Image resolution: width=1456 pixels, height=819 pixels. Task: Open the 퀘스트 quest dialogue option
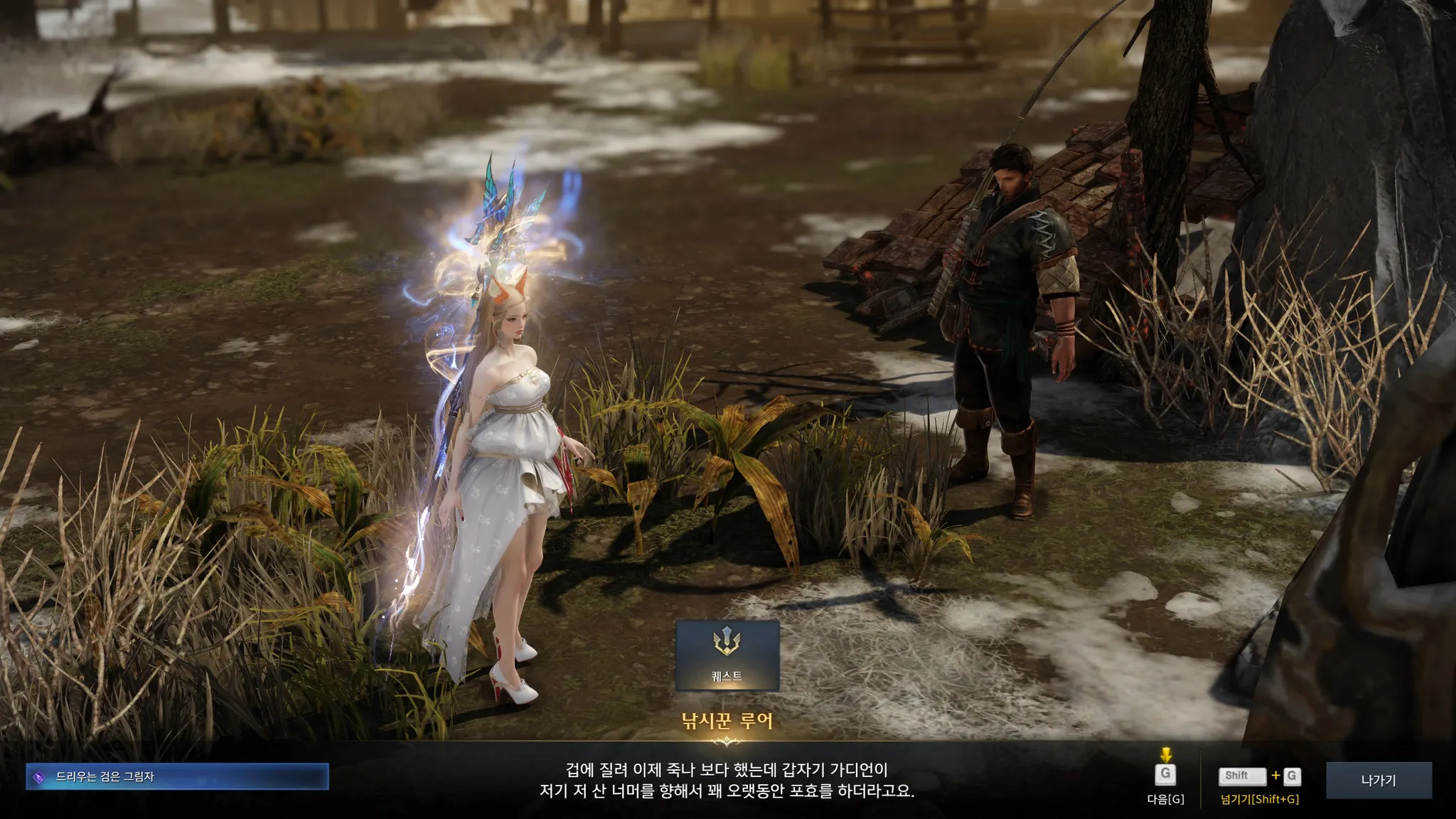(x=727, y=655)
